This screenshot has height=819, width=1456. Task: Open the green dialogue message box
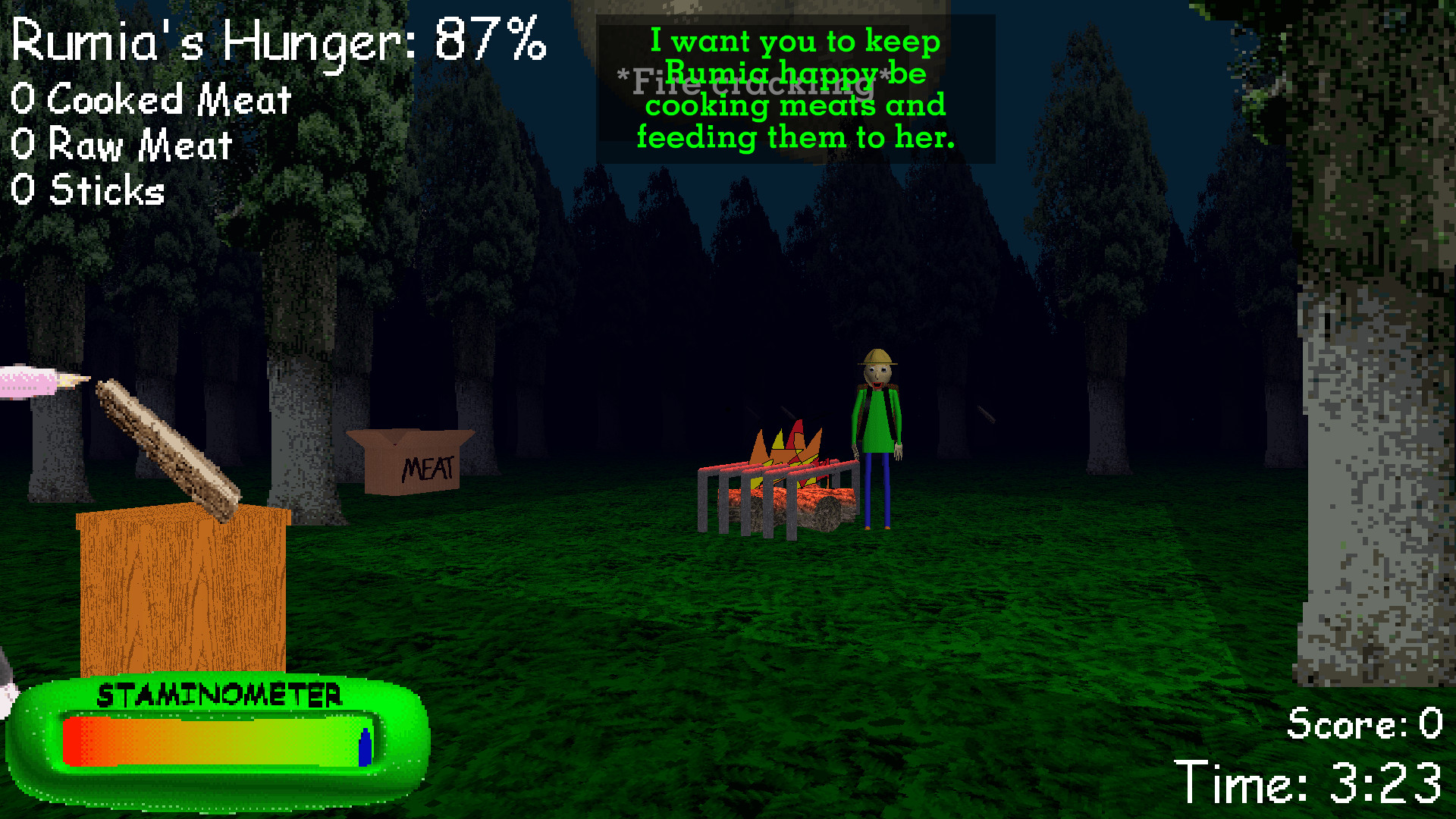click(795, 89)
